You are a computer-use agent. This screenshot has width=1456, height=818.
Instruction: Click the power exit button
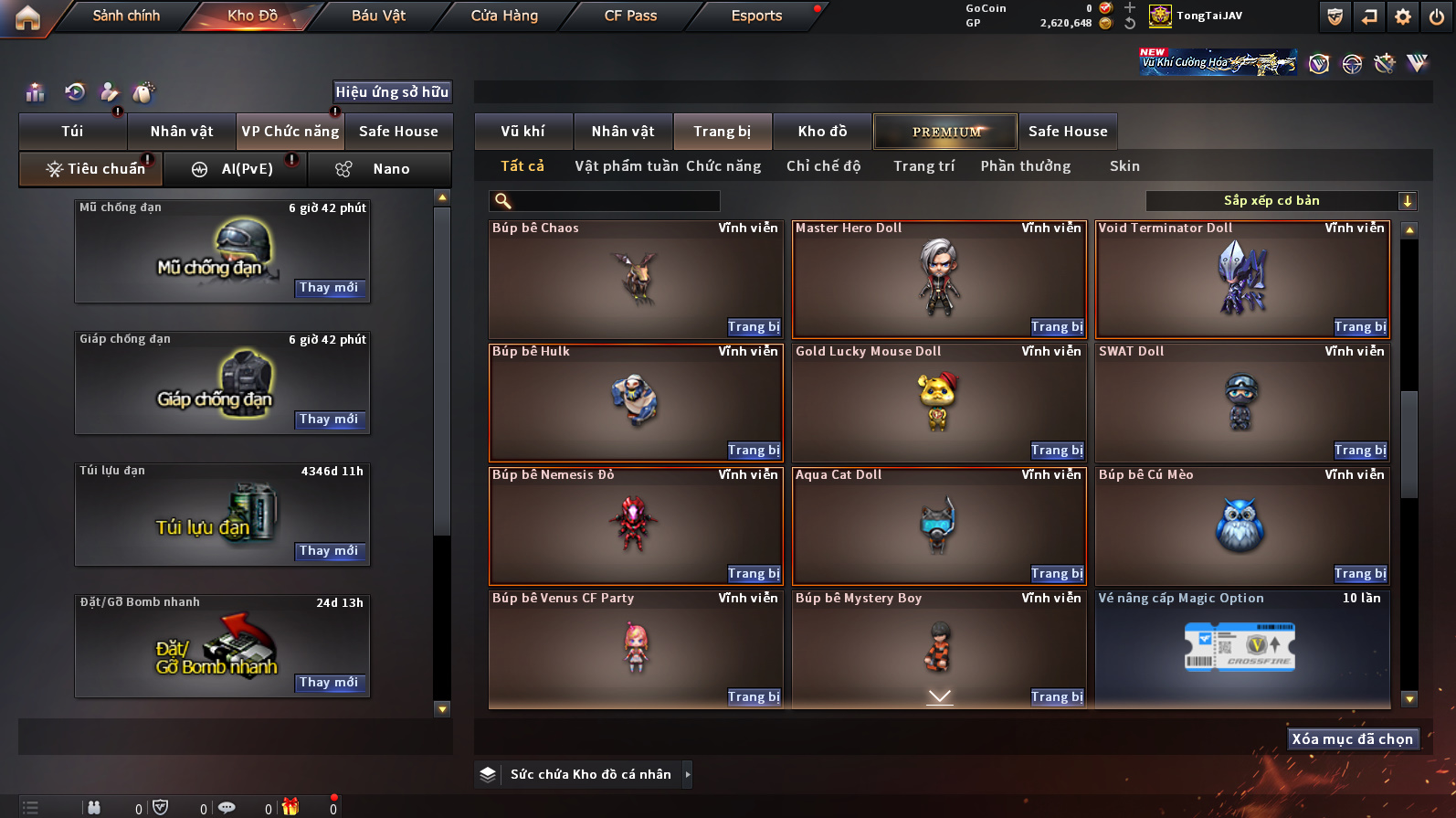[1437, 16]
